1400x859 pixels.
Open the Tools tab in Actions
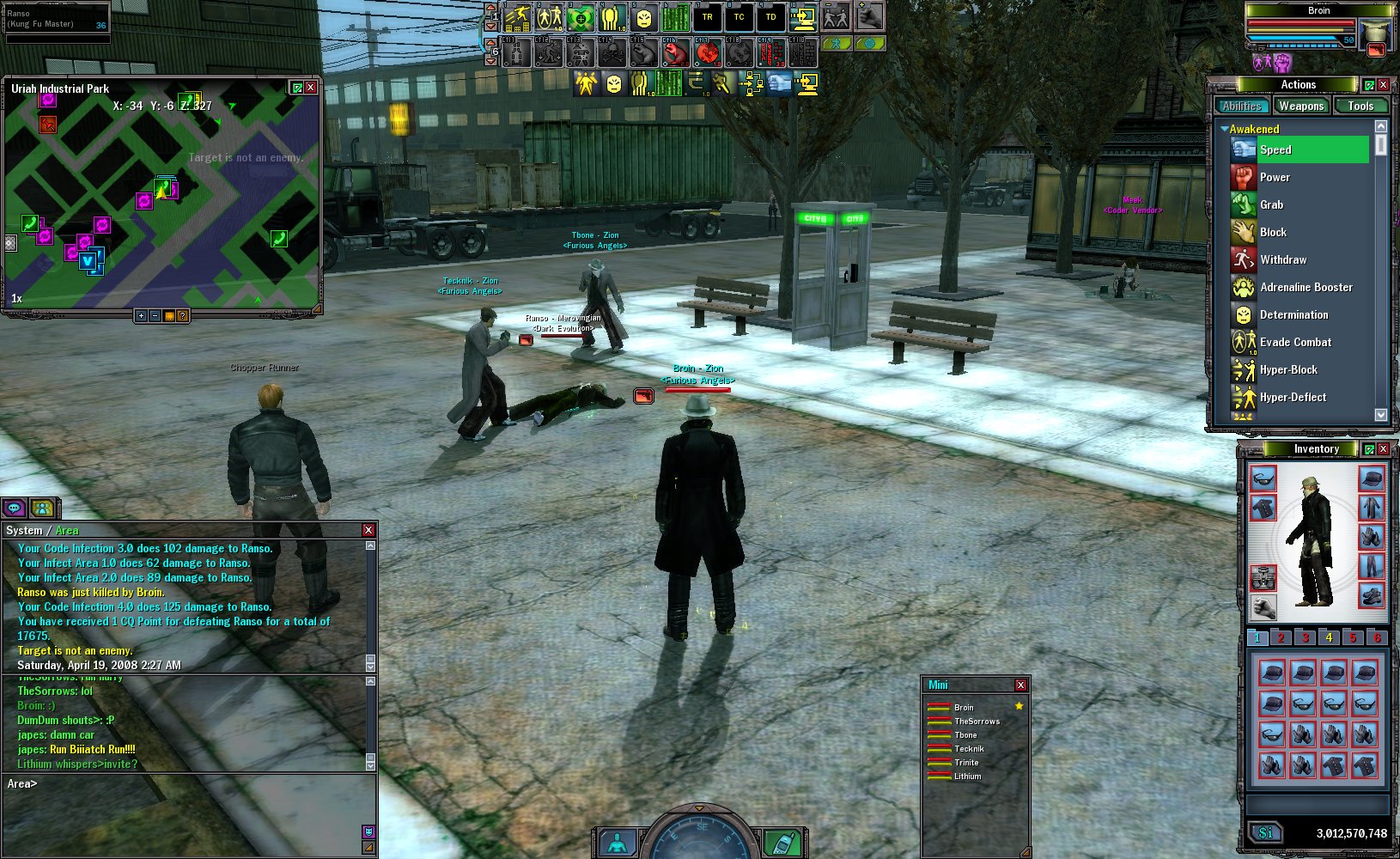tap(1360, 107)
